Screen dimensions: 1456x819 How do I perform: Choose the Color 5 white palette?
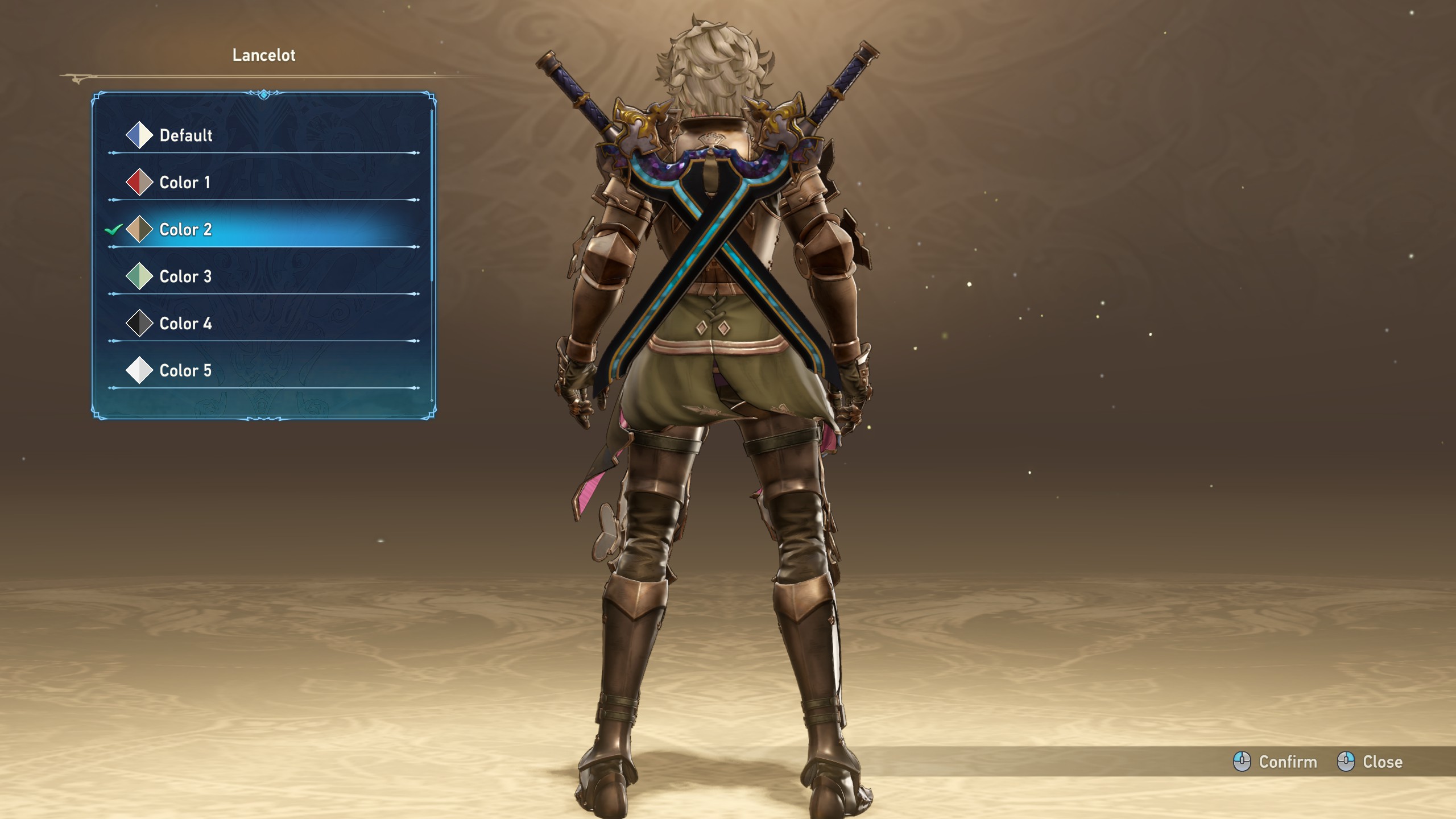click(x=185, y=371)
